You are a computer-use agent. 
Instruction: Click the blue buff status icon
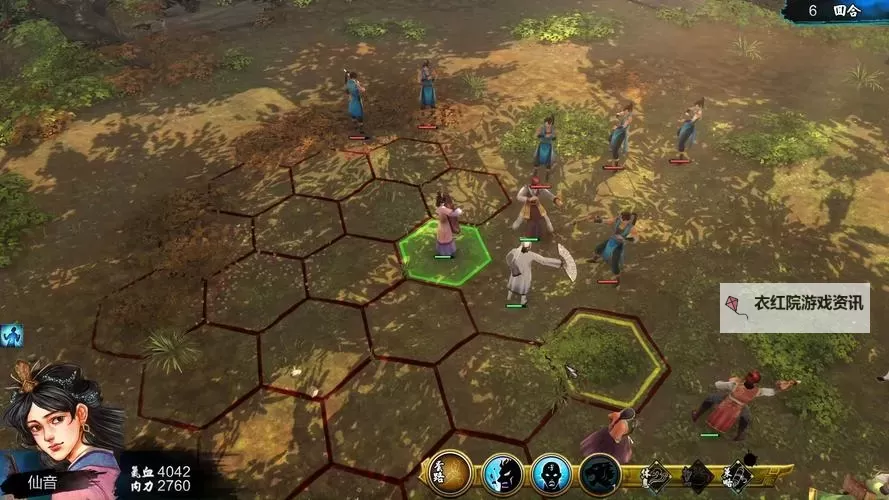[x=11, y=334]
